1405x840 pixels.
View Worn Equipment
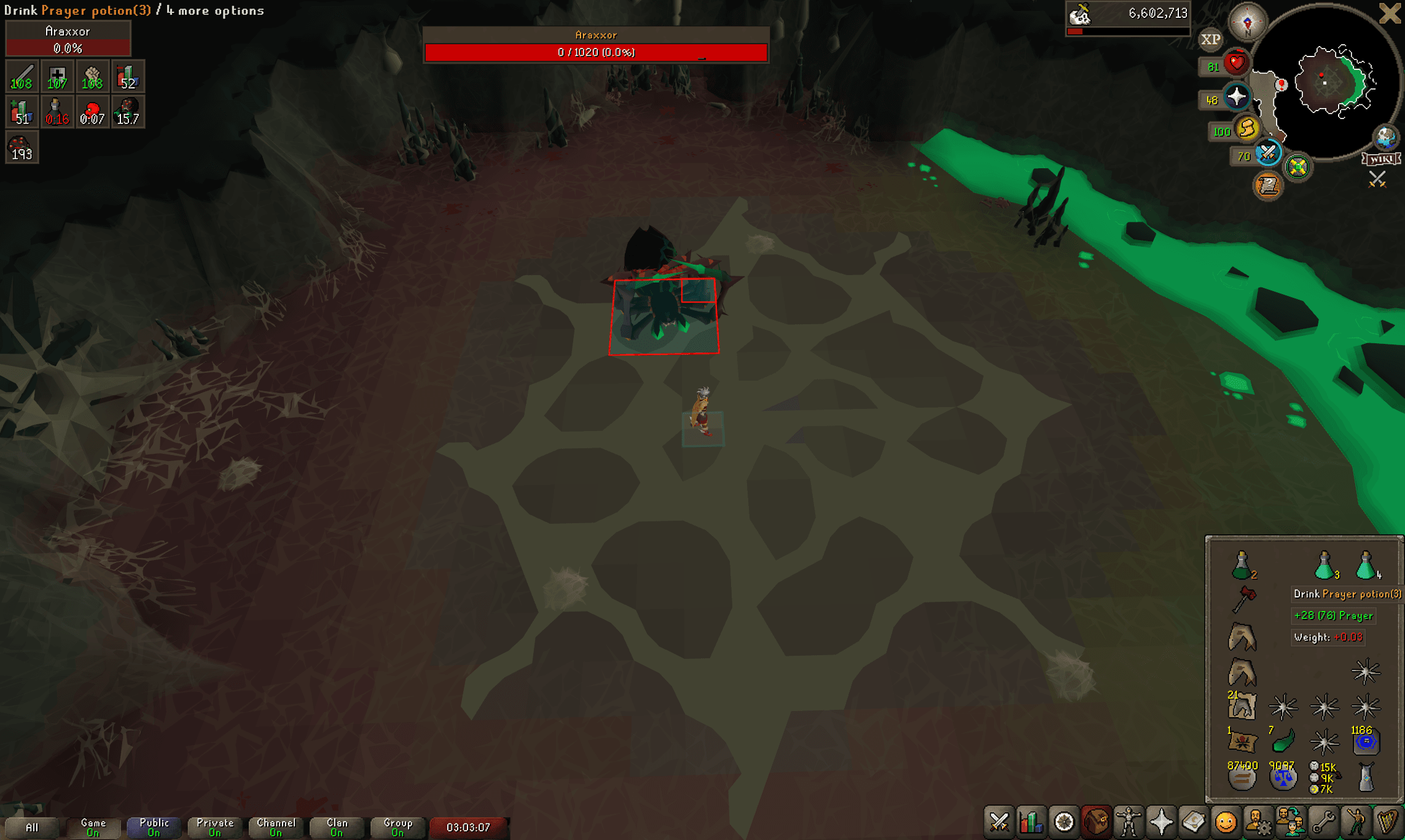[x=1128, y=822]
